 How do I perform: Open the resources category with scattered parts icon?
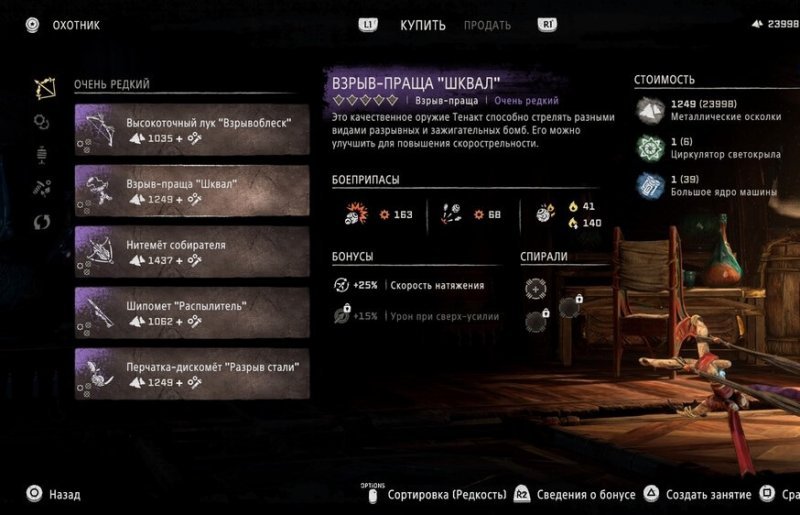(42, 187)
